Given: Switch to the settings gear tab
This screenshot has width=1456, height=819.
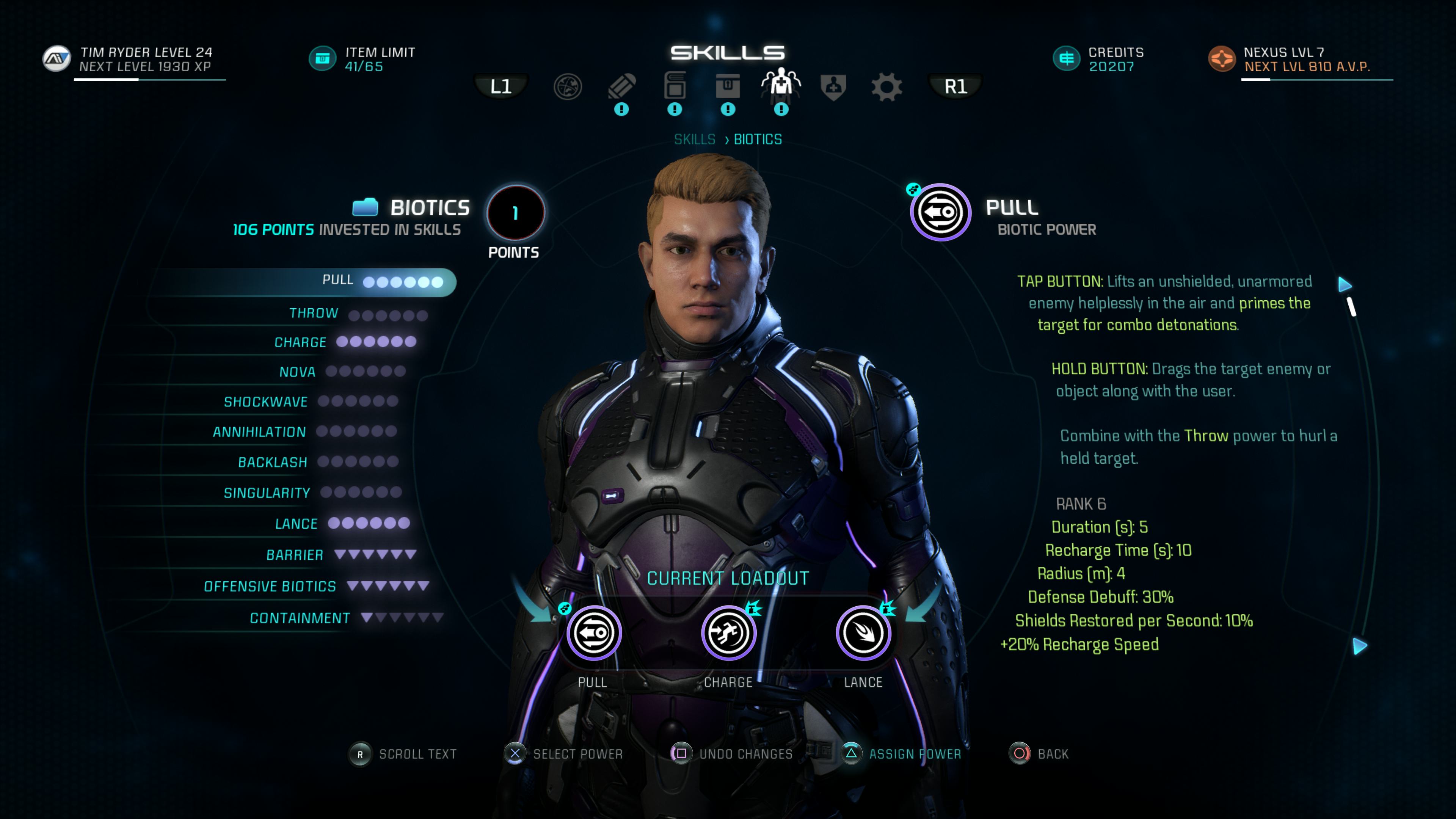Looking at the screenshot, I should click(886, 87).
